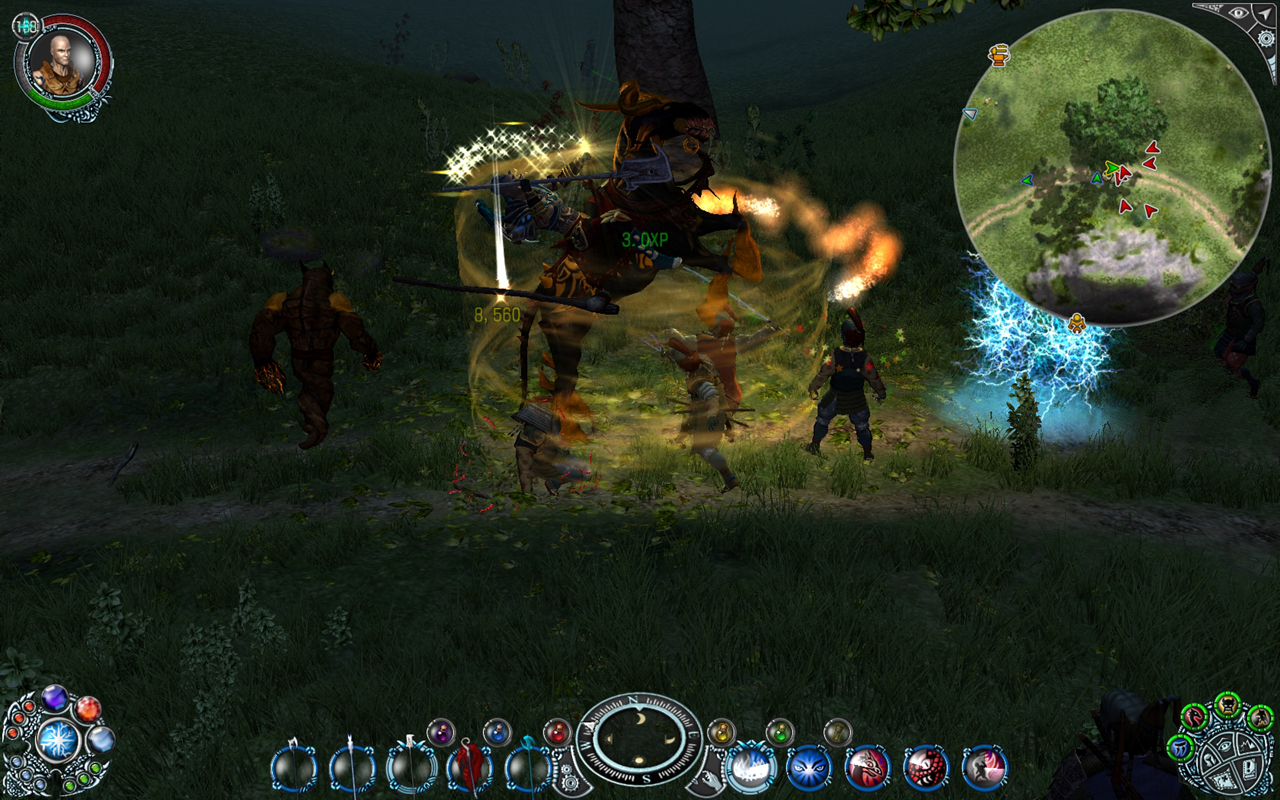This screenshot has width=1280, height=800.
Task: Activate the red spotted creature combat art
Action: tap(926, 768)
